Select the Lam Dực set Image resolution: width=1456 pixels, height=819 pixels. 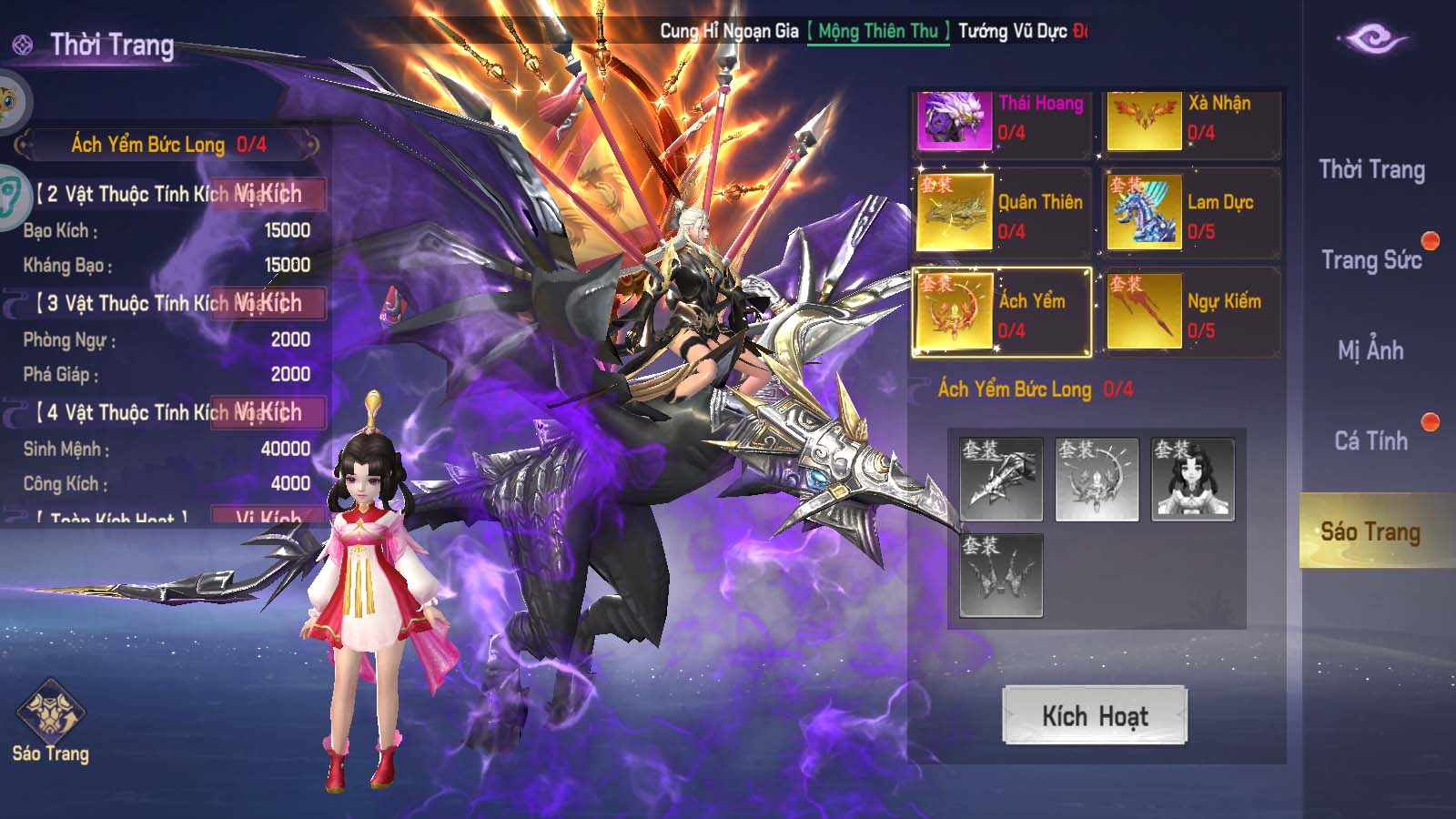(1191, 215)
